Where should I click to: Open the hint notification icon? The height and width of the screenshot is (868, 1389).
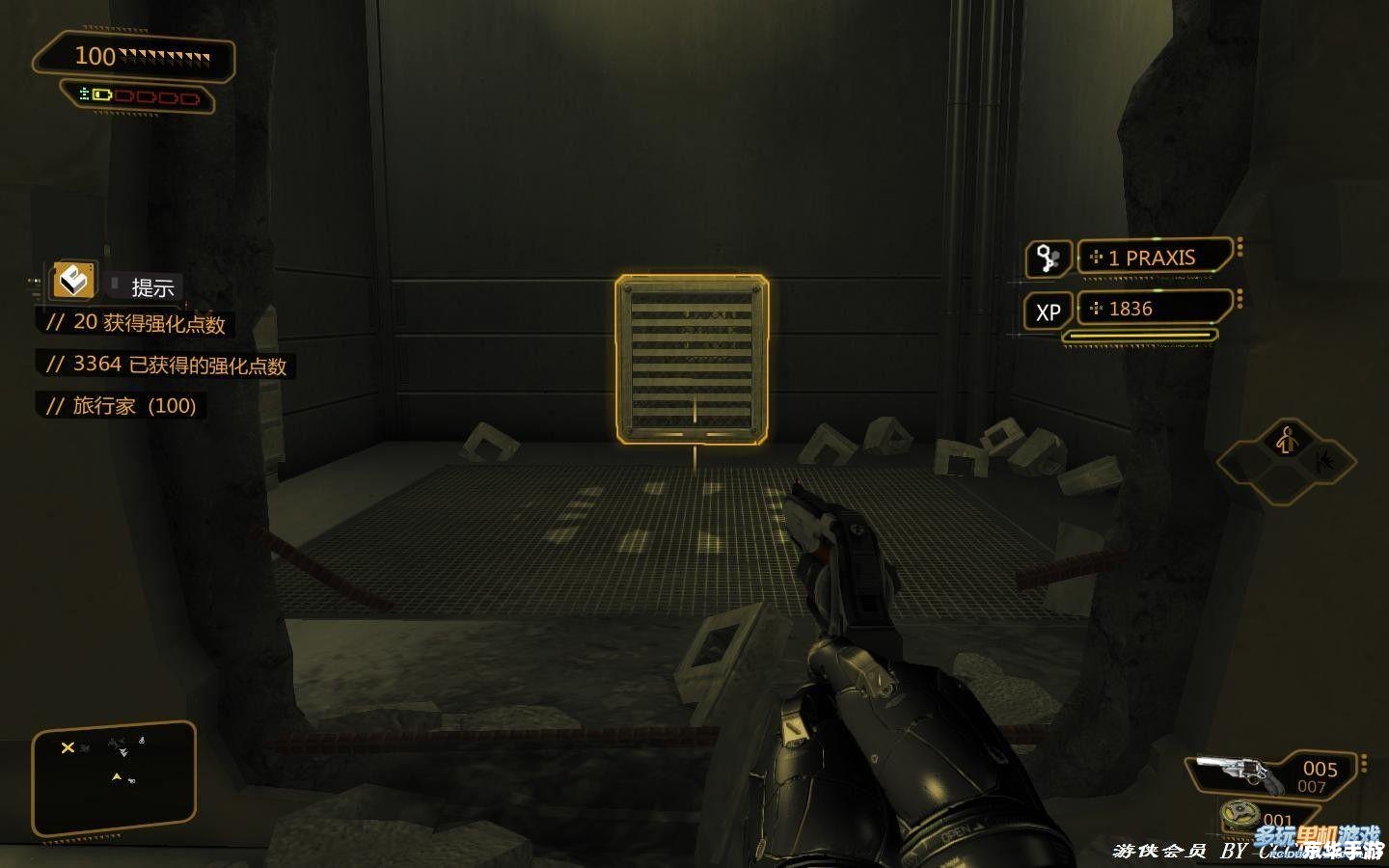(73, 281)
